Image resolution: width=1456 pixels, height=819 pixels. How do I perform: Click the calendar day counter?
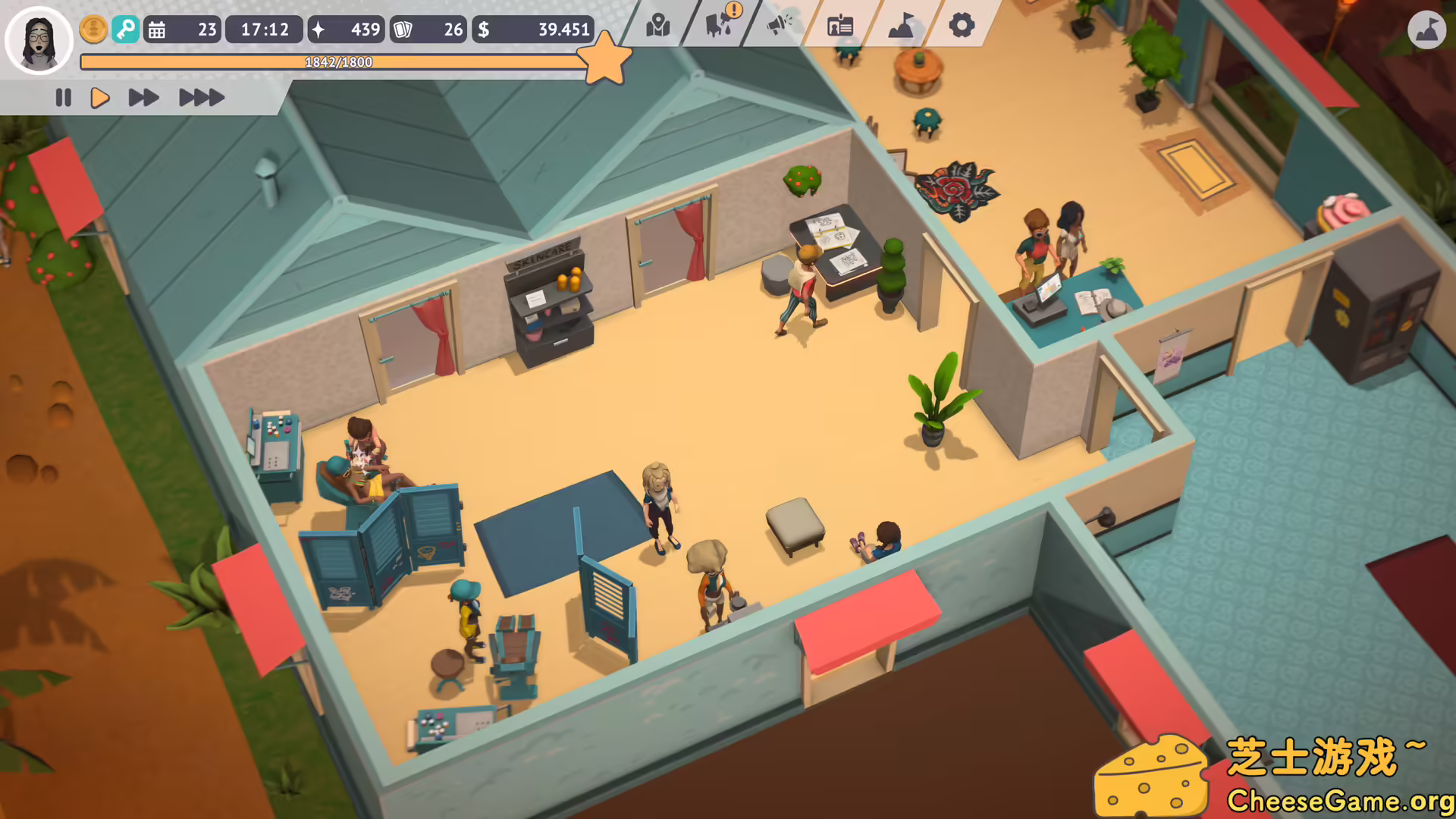pos(182,30)
